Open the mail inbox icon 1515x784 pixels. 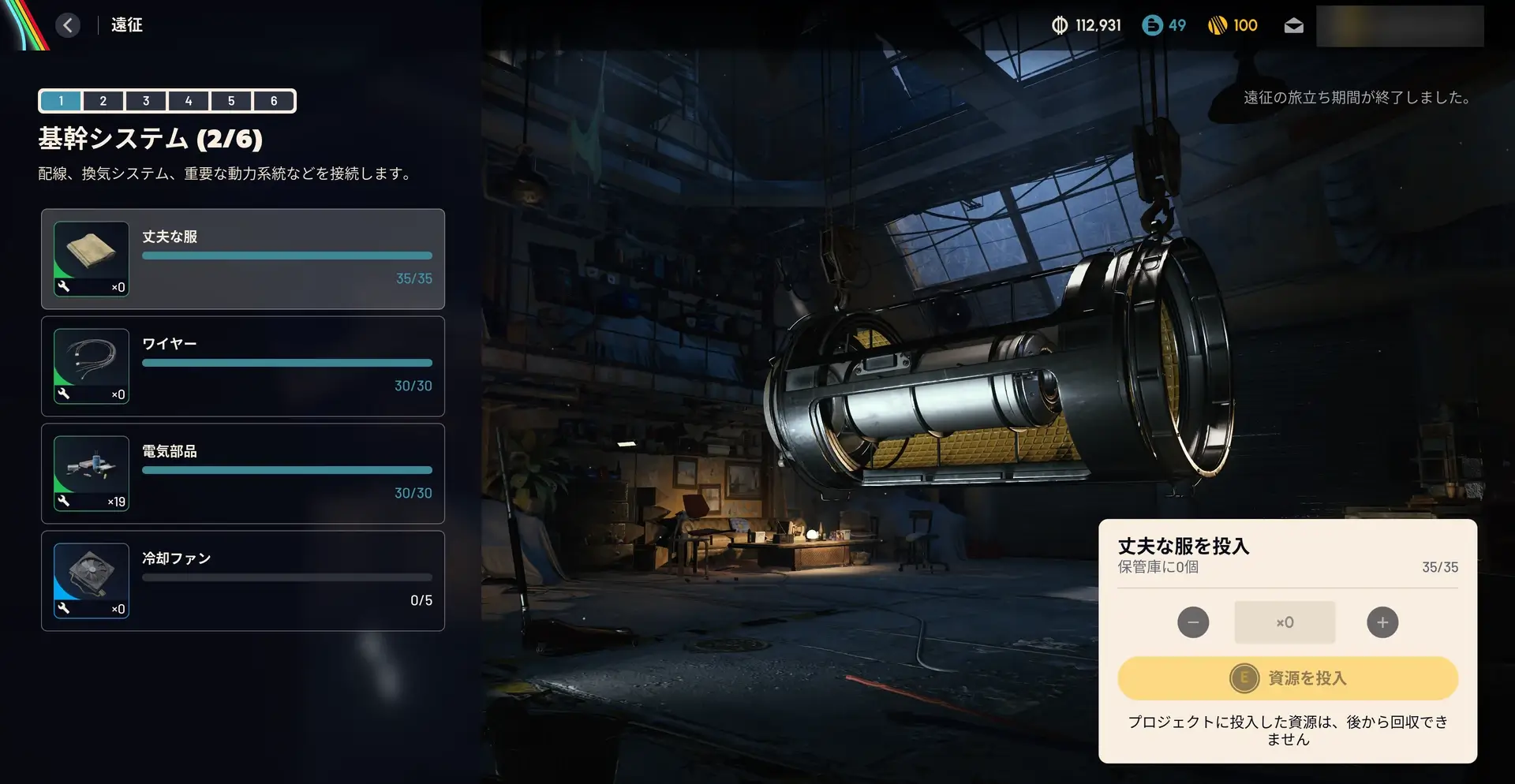(1293, 26)
